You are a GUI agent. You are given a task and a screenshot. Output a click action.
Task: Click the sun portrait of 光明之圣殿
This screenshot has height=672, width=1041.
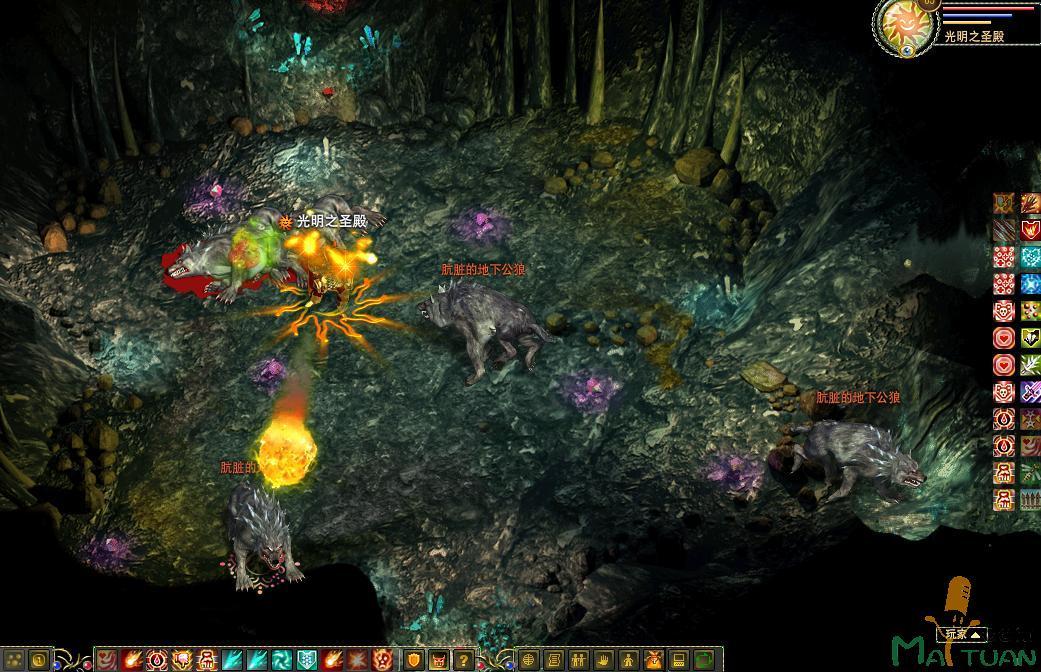pyautogui.click(x=903, y=25)
